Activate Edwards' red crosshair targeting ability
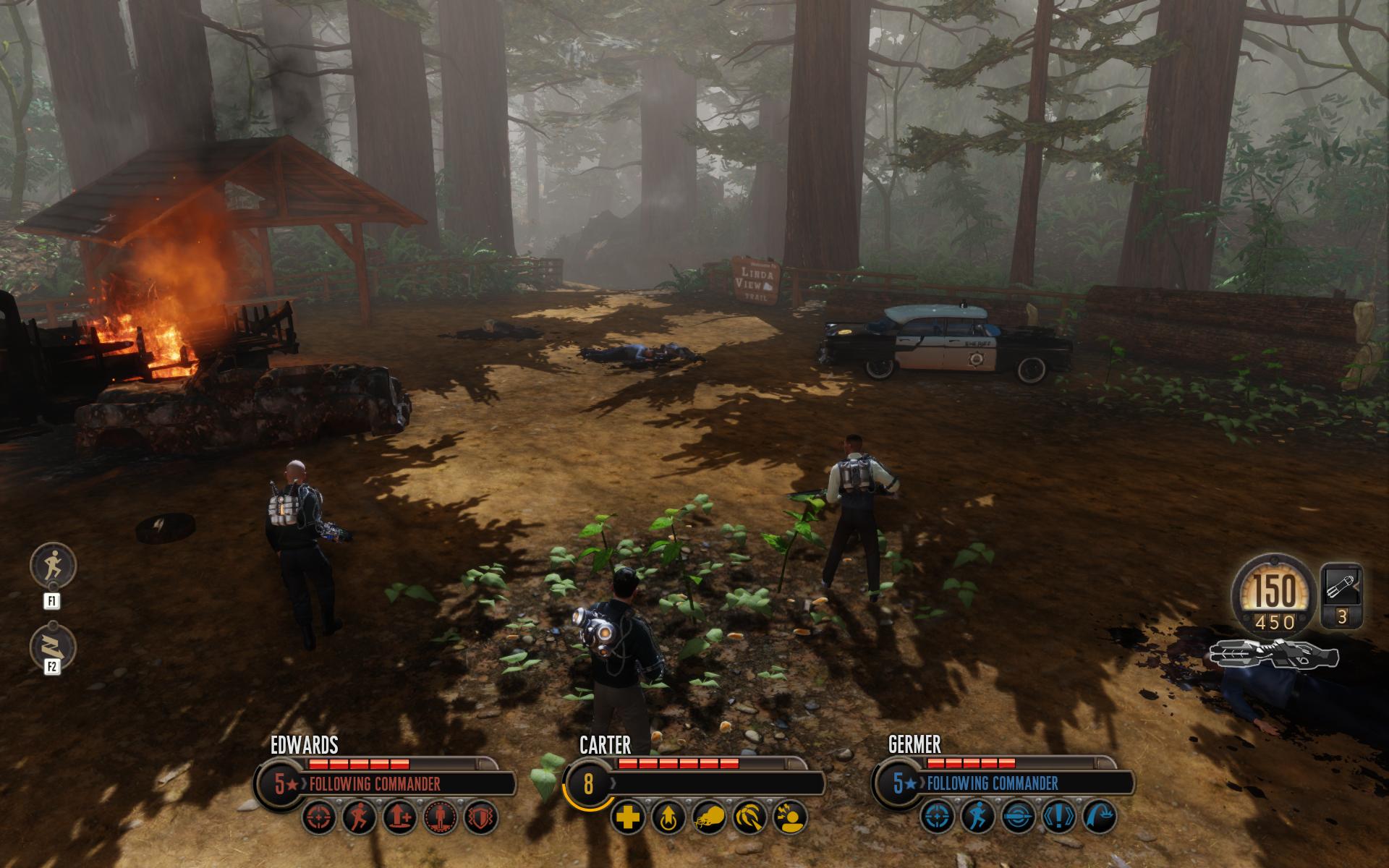 318,818
